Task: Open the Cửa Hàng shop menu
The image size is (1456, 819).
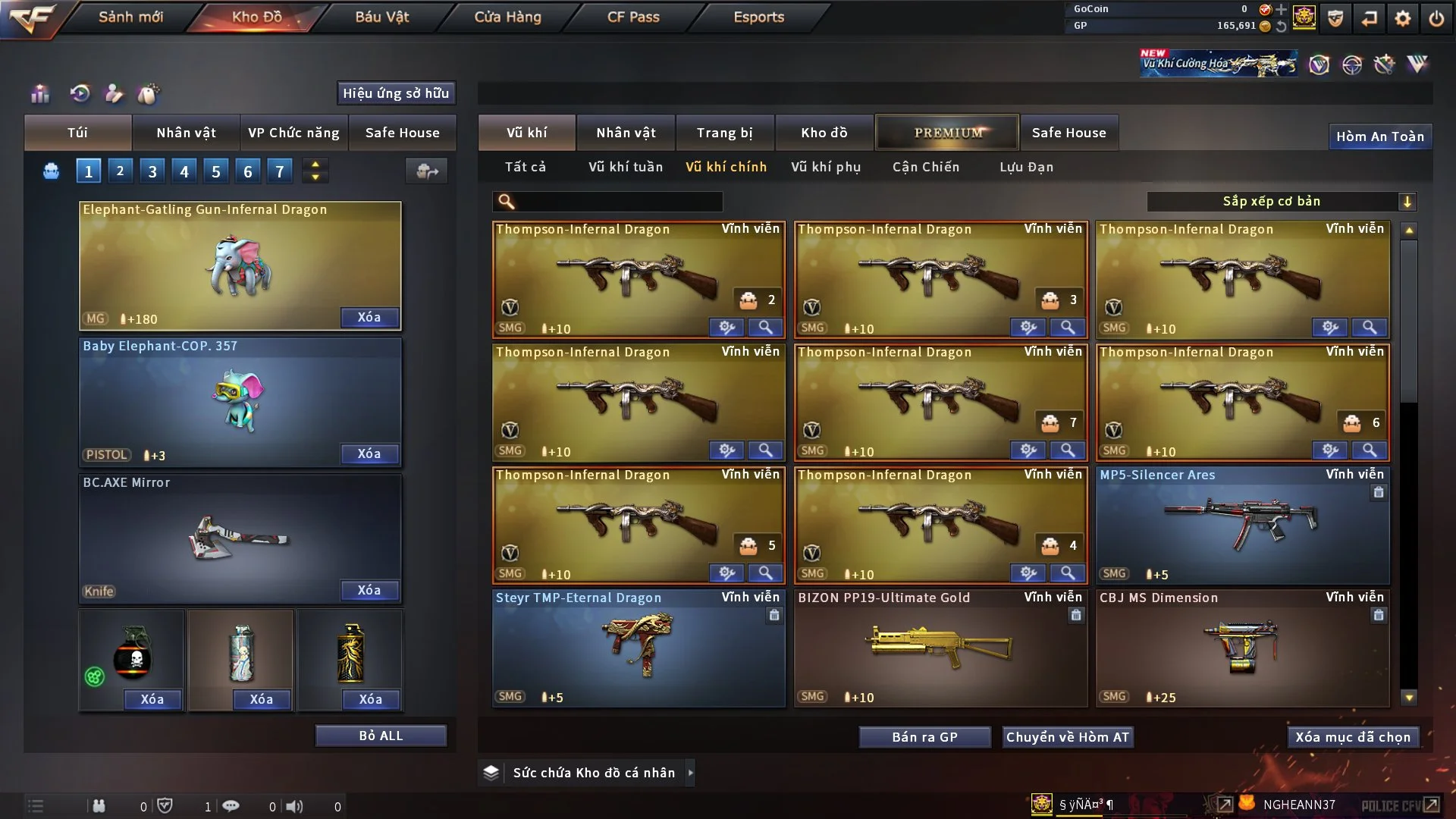Action: pos(507,17)
